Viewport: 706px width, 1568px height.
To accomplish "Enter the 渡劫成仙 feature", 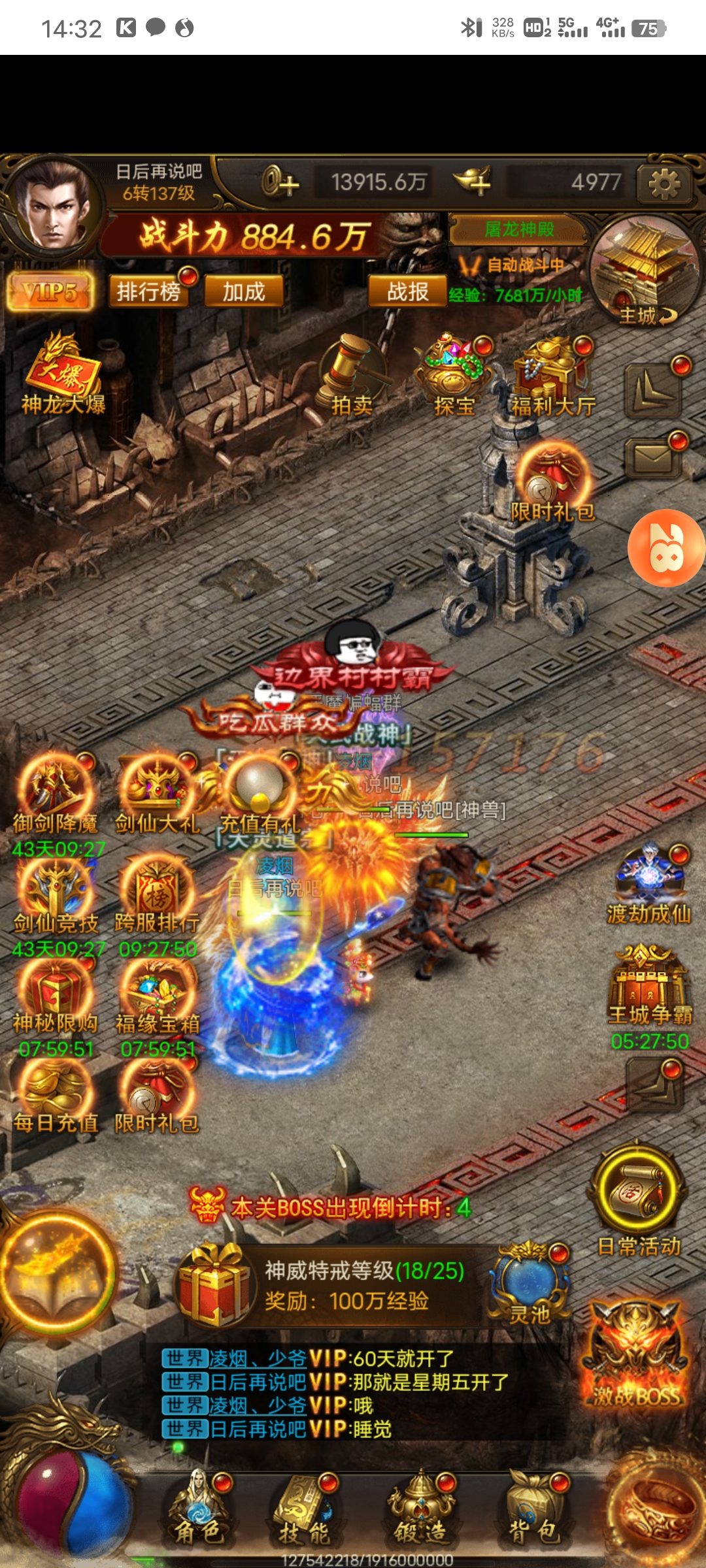I will coord(648,885).
